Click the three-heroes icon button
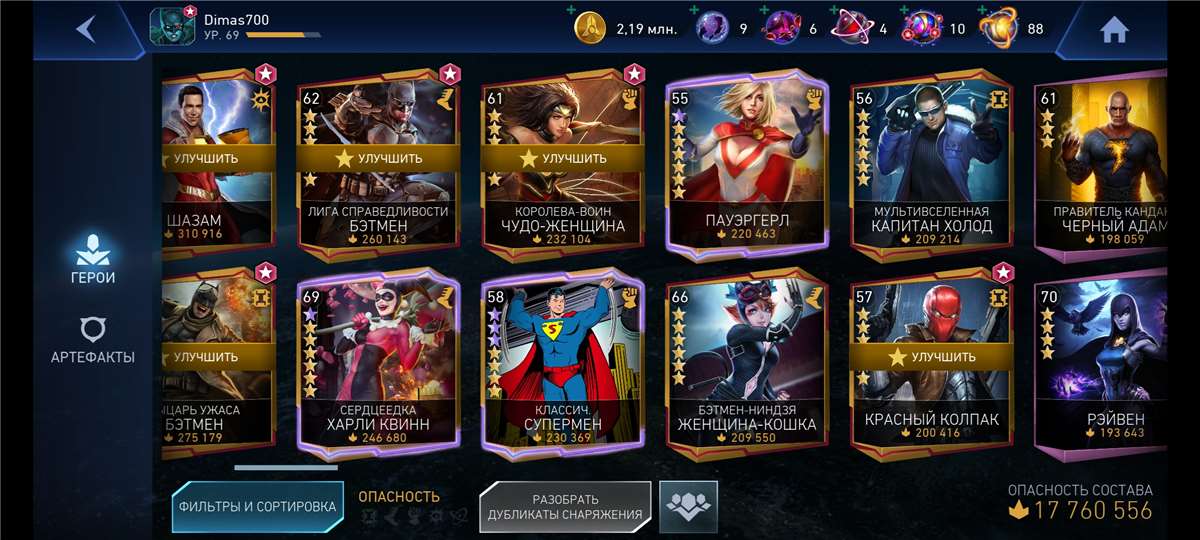This screenshot has width=1200, height=540. 688,506
